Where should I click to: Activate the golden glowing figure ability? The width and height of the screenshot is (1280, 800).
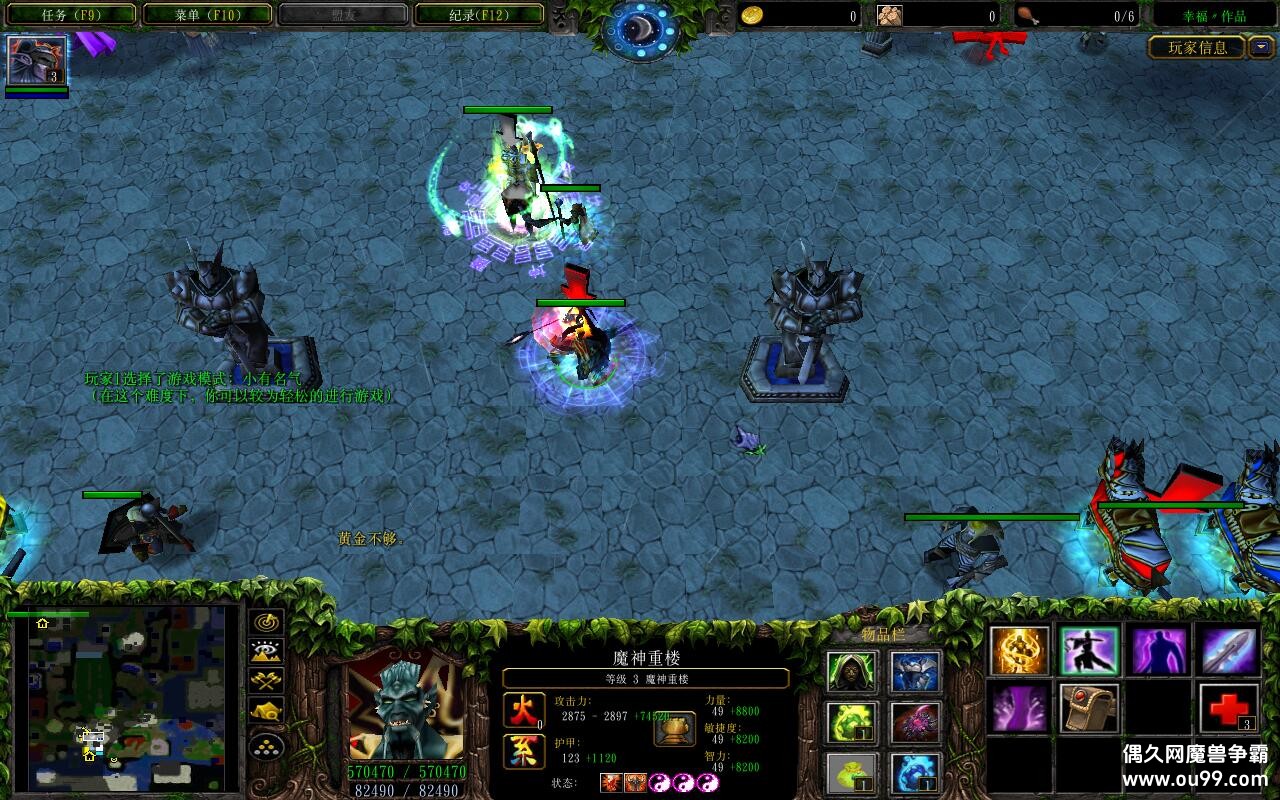pyautogui.click(x=1020, y=650)
